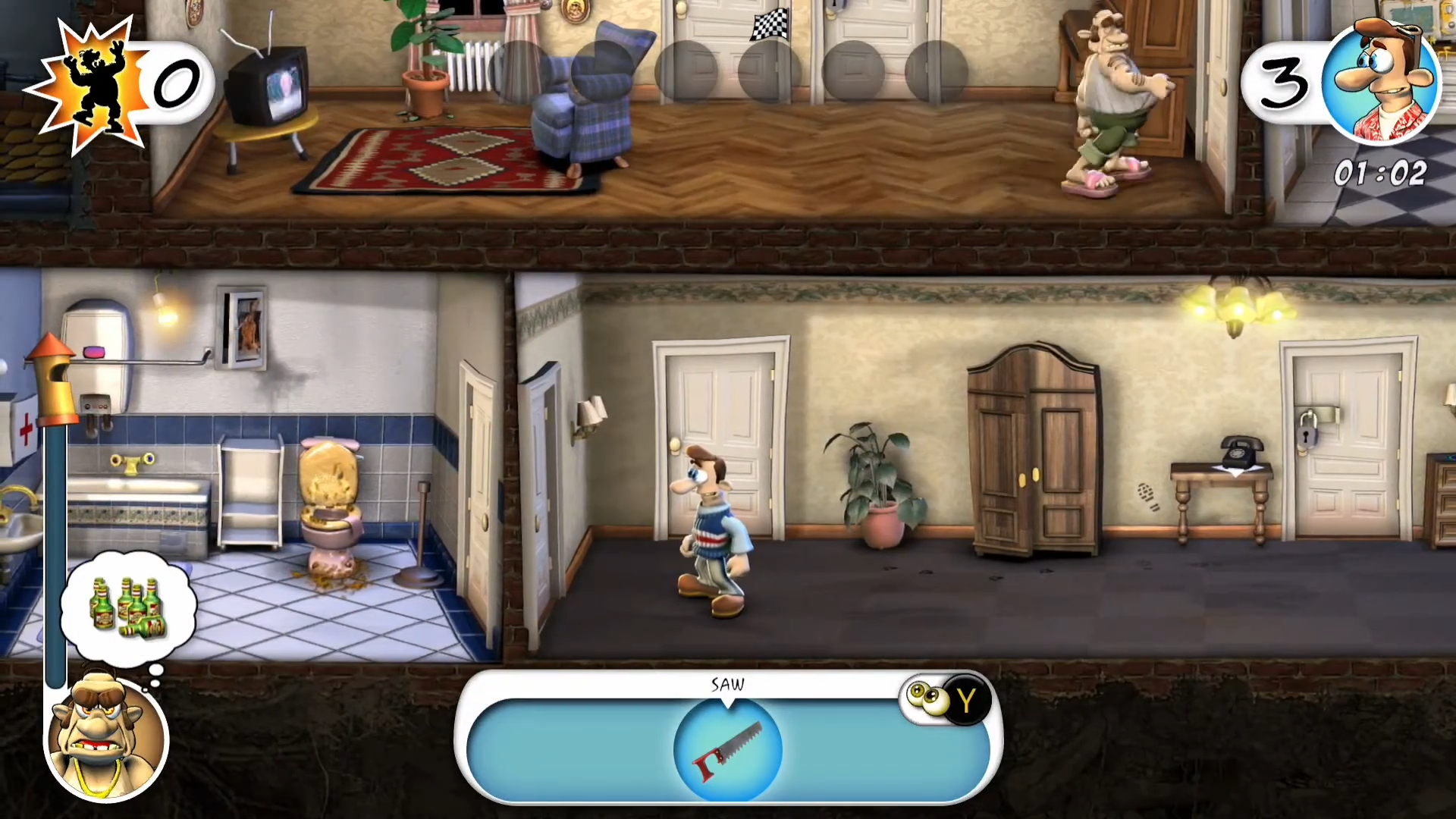
Task: Click Woody's portrait icon
Action: (1379, 82)
